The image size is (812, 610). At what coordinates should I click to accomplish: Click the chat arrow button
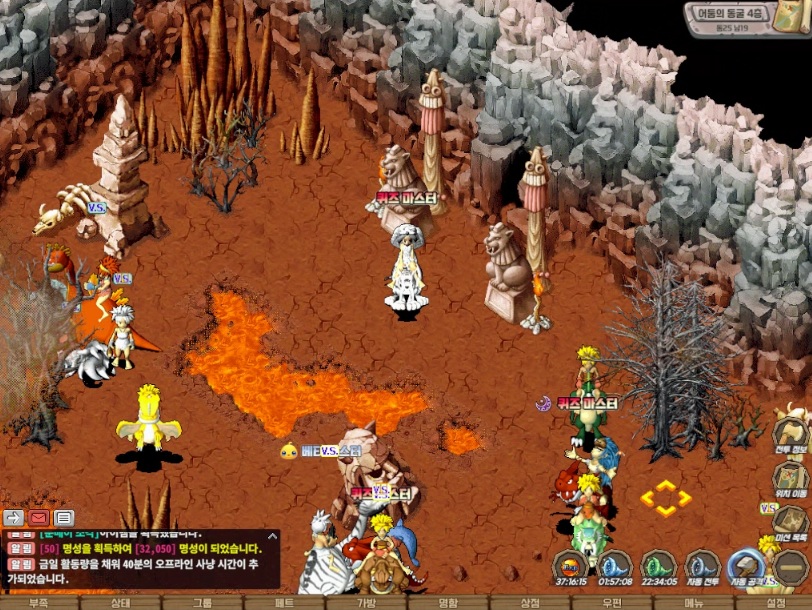[14, 517]
